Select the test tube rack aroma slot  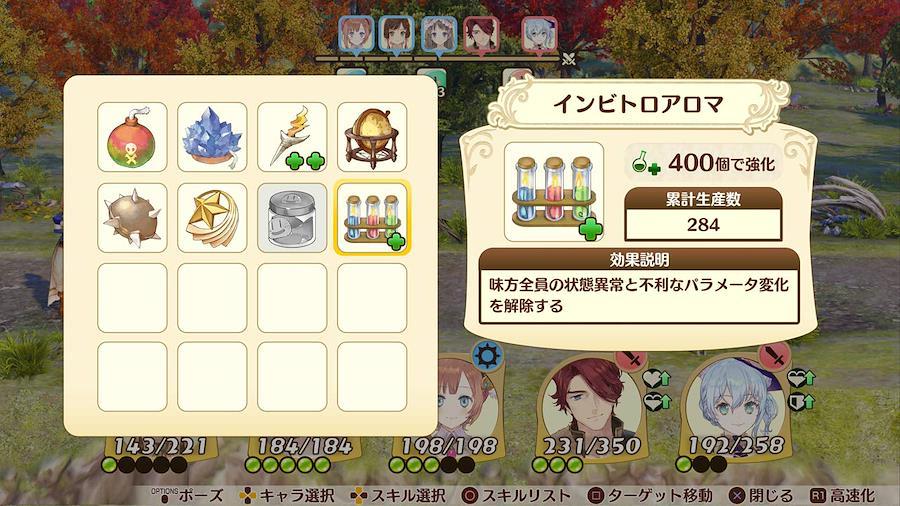coord(372,217)
